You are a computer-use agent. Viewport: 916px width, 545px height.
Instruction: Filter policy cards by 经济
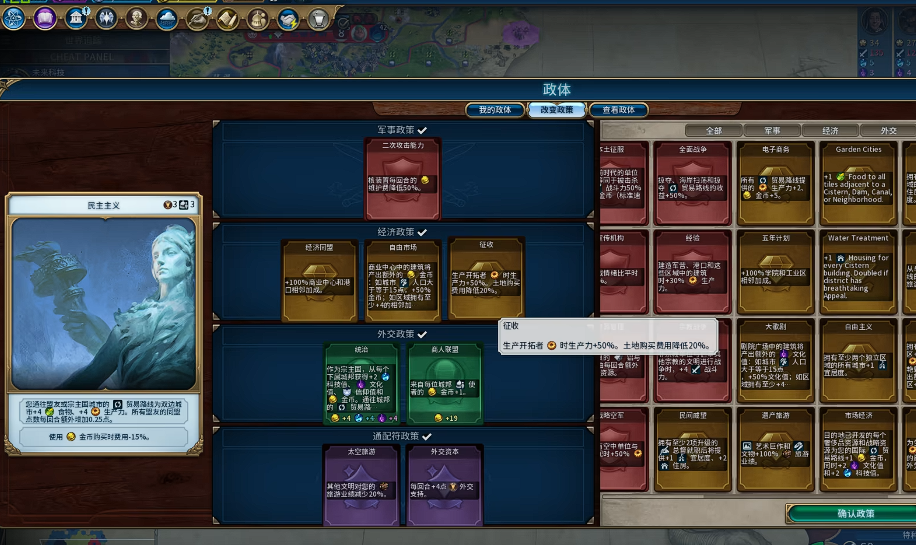pos(830,131)
